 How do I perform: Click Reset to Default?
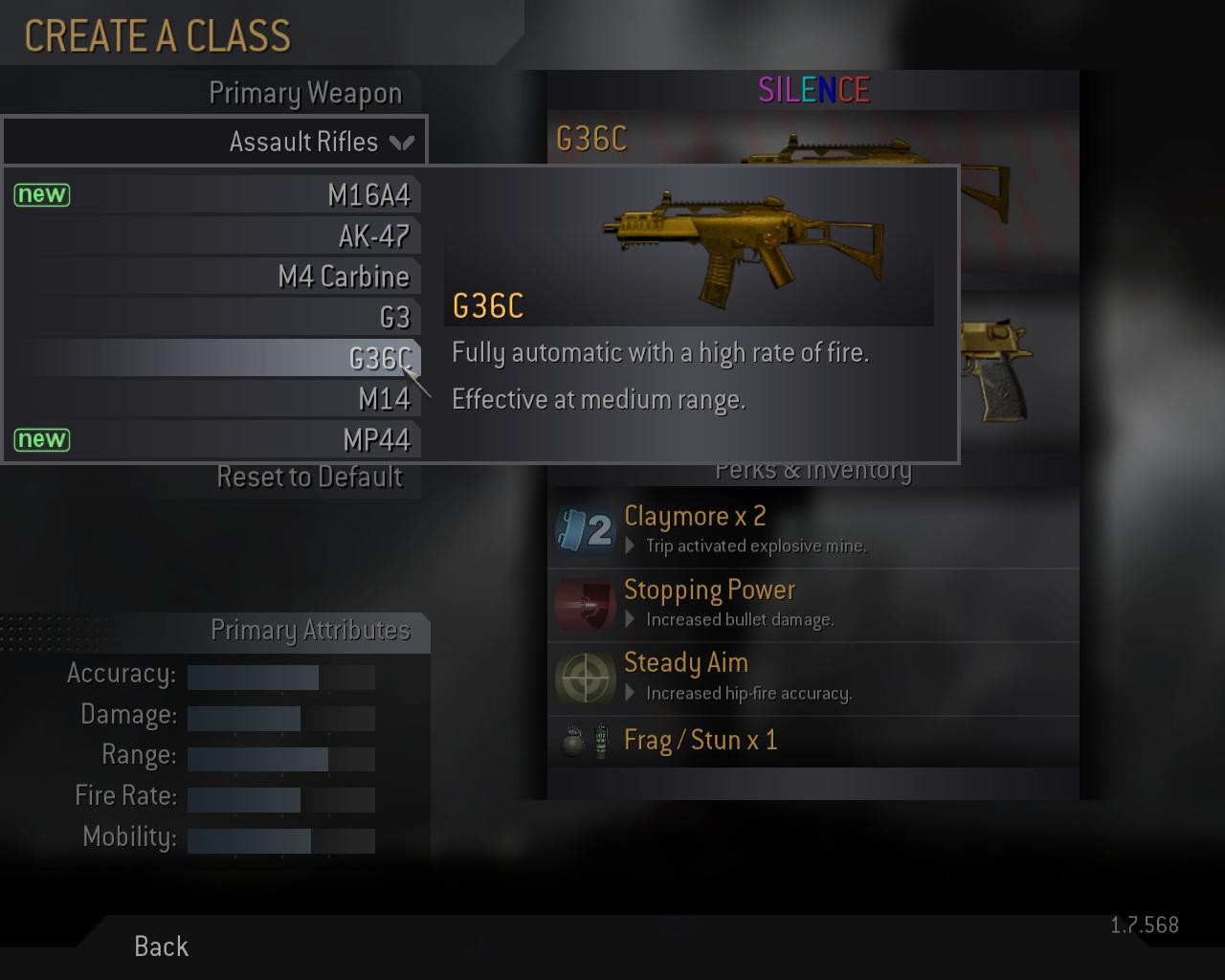309,477
